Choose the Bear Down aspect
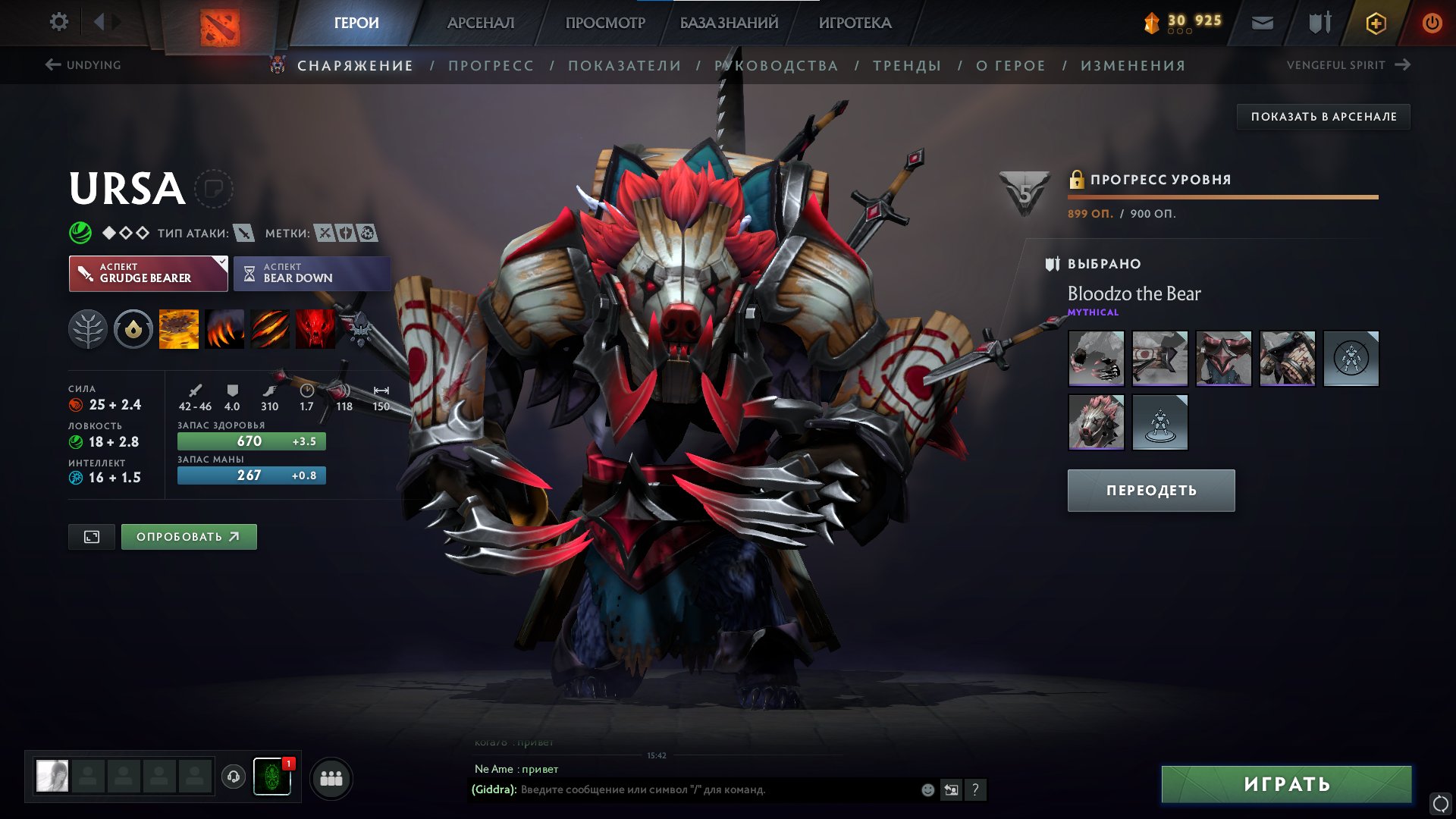This screenshot has width=1456, height=819. (x=312, y=273)
